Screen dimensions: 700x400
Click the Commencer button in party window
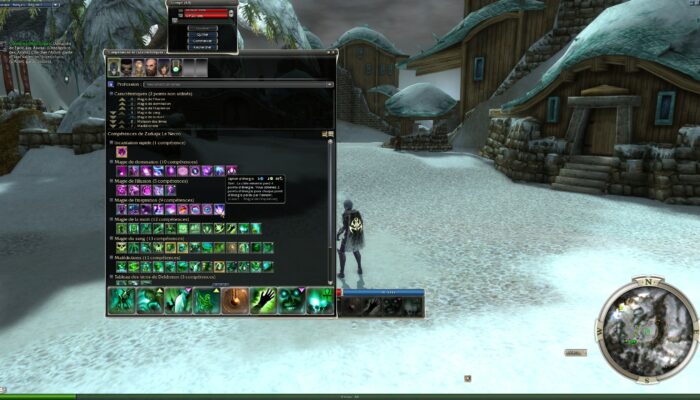[201, 40]
